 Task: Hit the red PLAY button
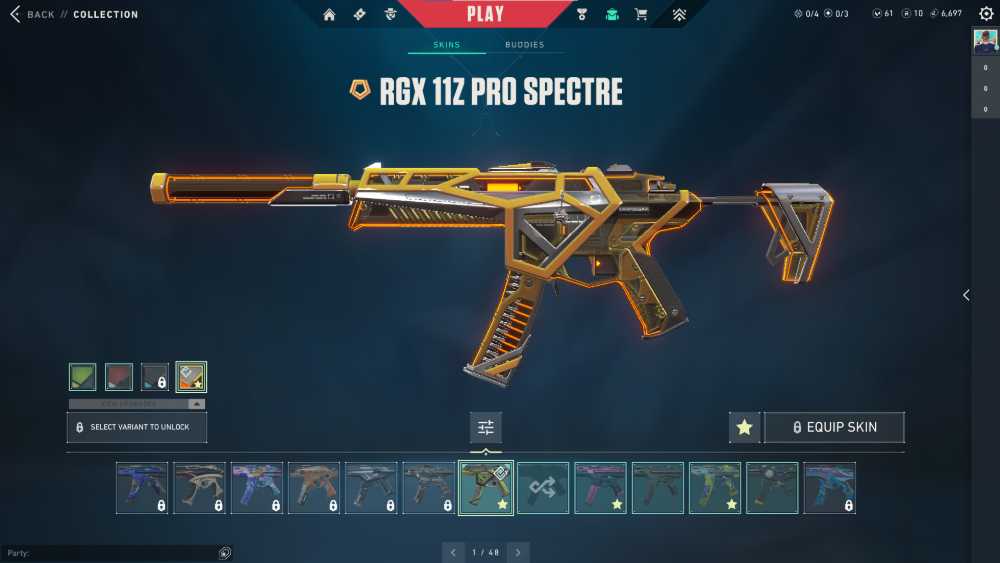click(485, 14)
